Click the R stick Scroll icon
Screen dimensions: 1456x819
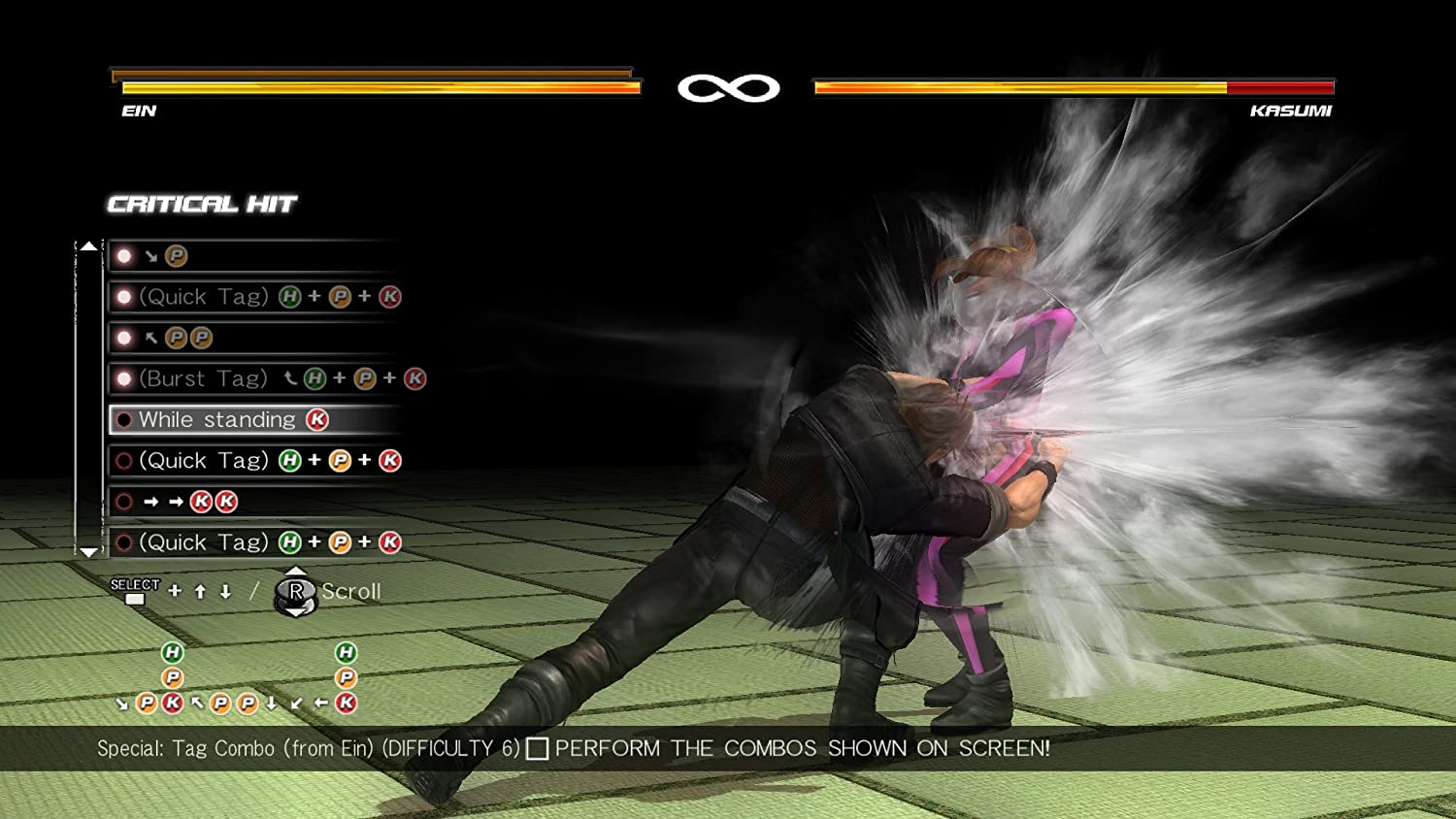click(x=296, y=592)
